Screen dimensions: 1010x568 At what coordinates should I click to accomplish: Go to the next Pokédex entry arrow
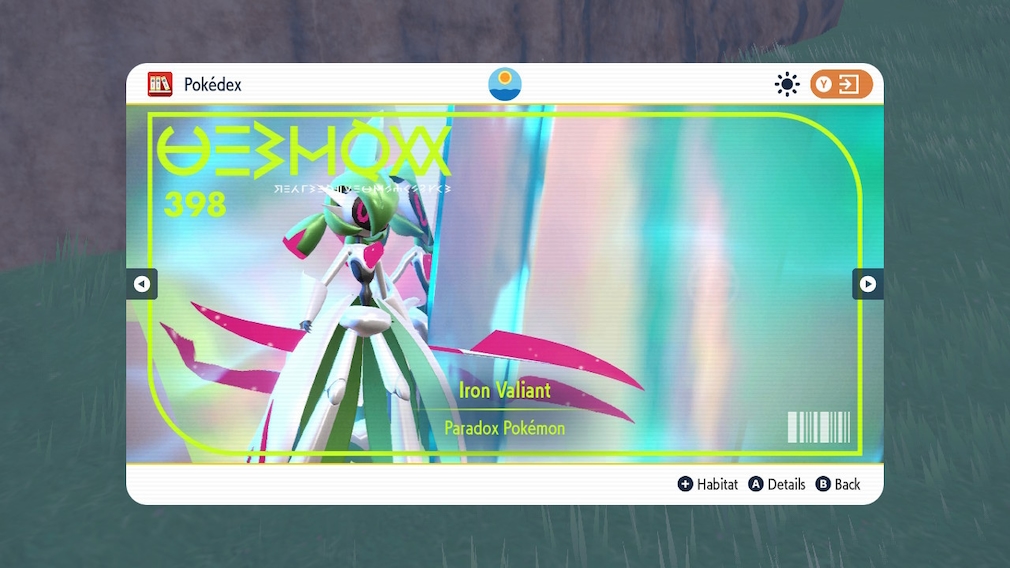point(867,284)
